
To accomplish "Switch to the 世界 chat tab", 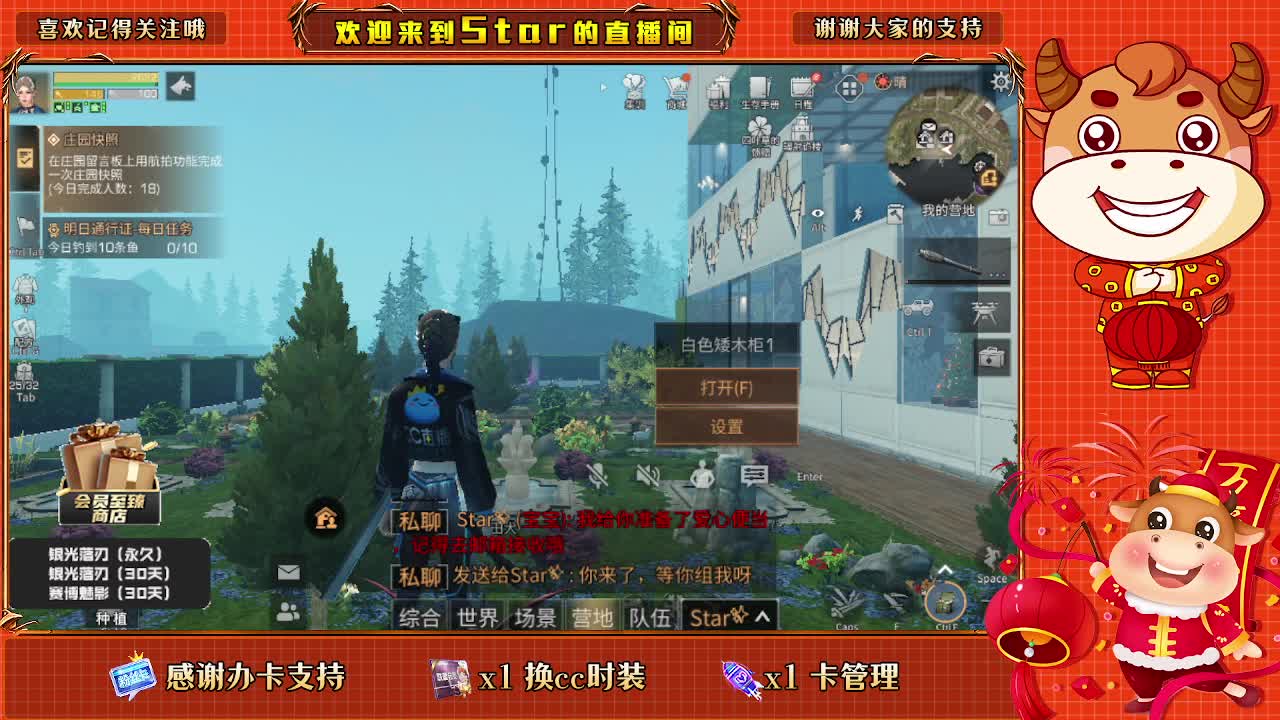I will point(478,618).
